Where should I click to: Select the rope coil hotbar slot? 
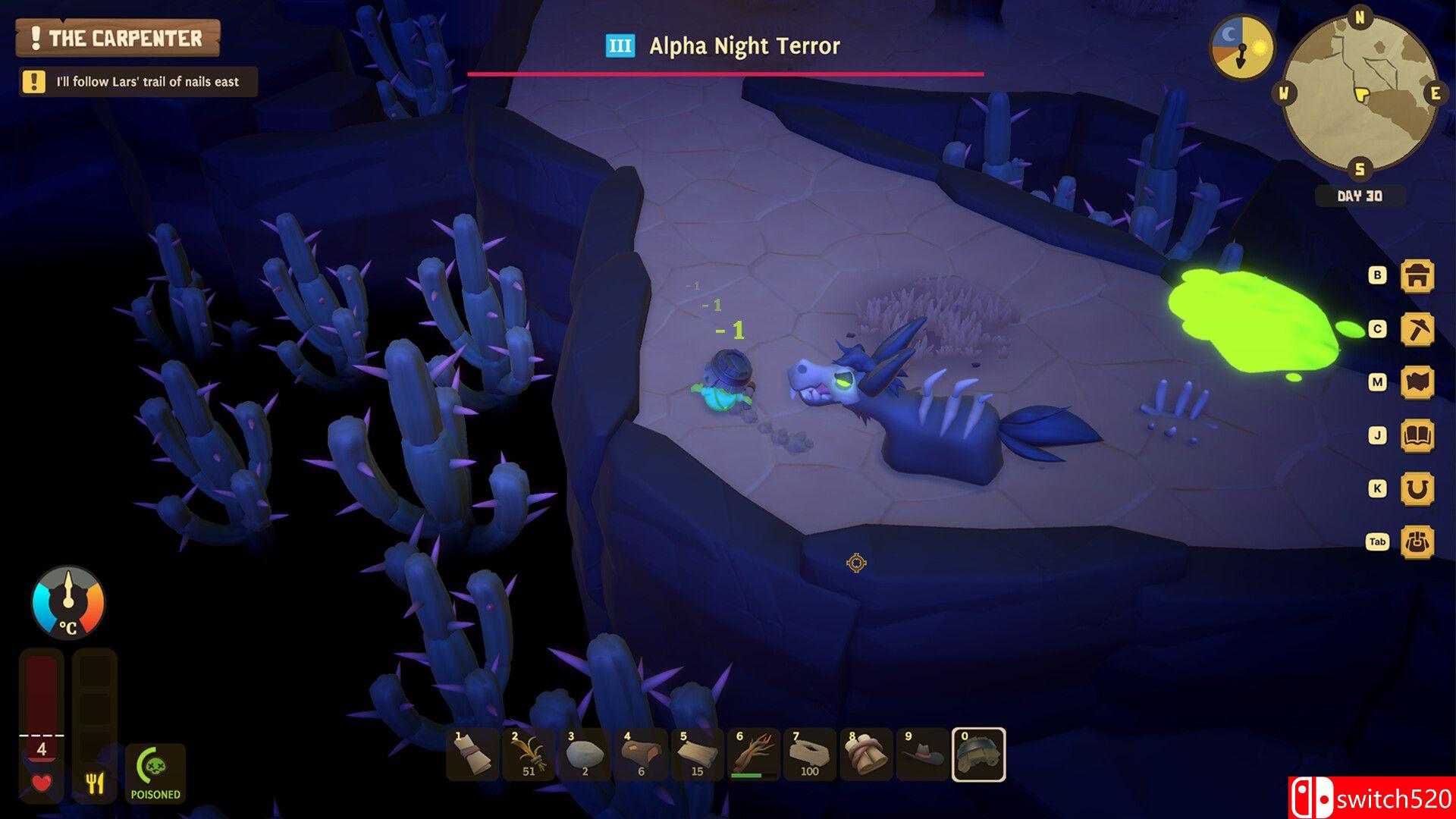pyautogui.click(x=809, y=755)
